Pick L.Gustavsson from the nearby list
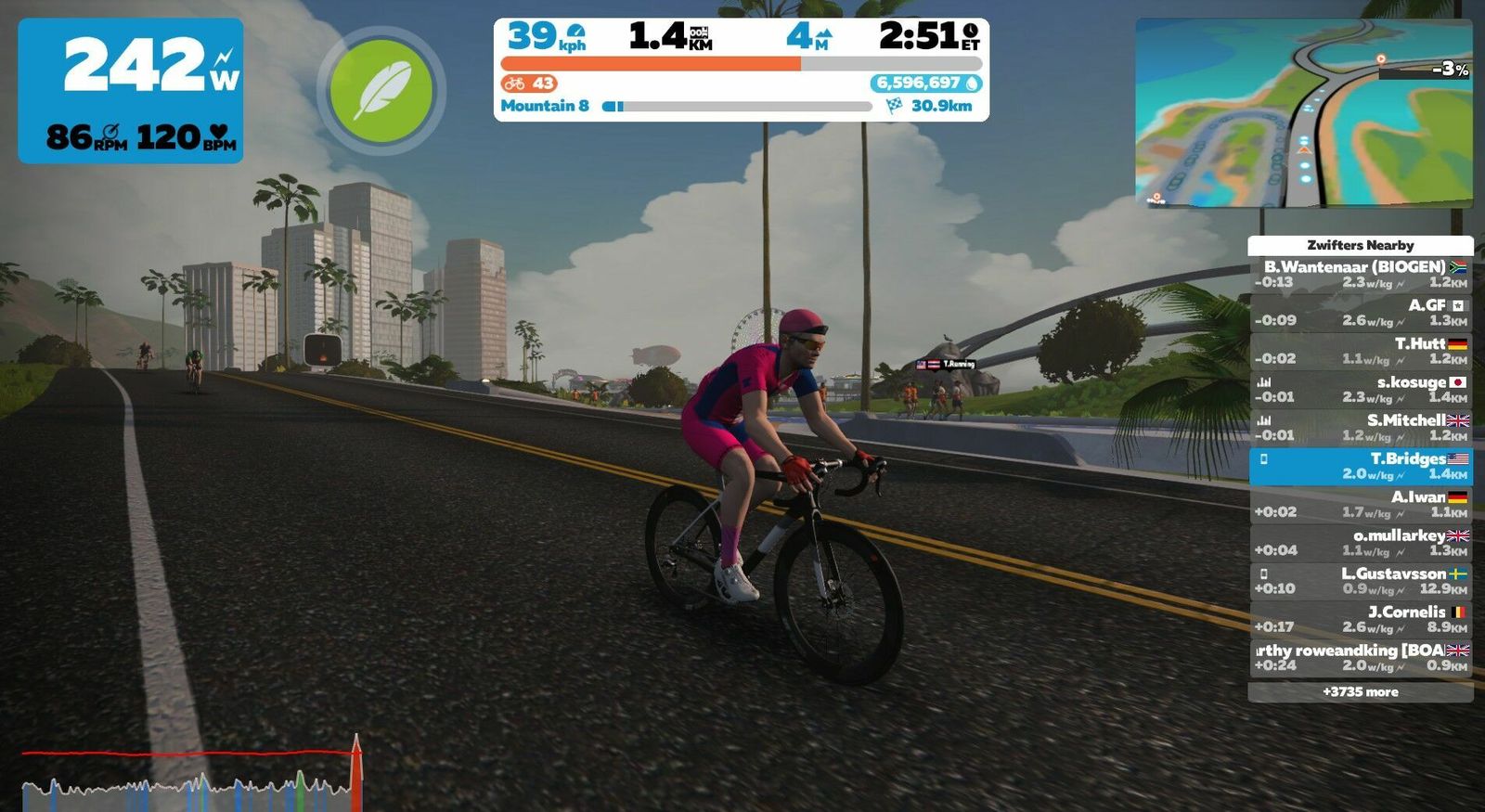Image resolution: width=1485 pixels, height=812 pixels. (1360, 581)
